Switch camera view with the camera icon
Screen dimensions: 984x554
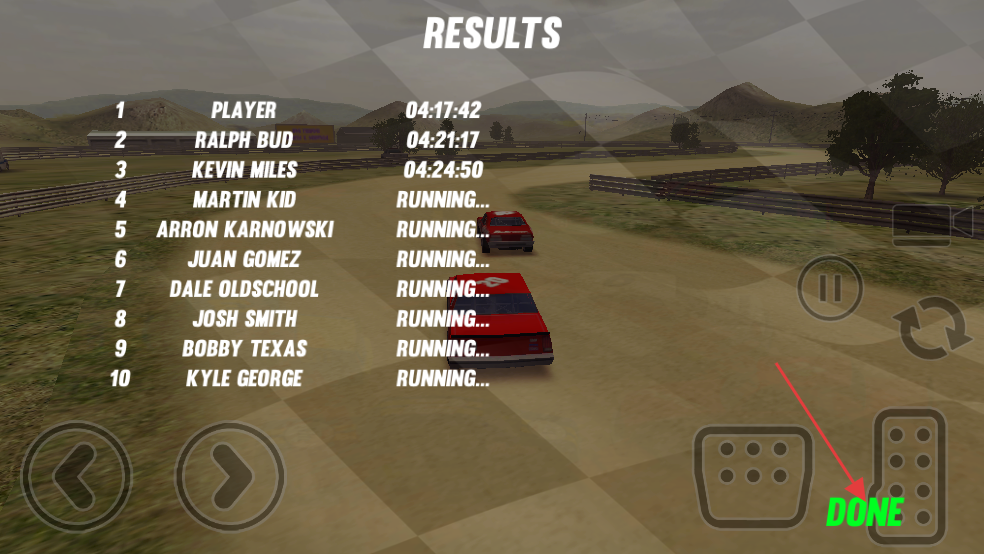932,224
